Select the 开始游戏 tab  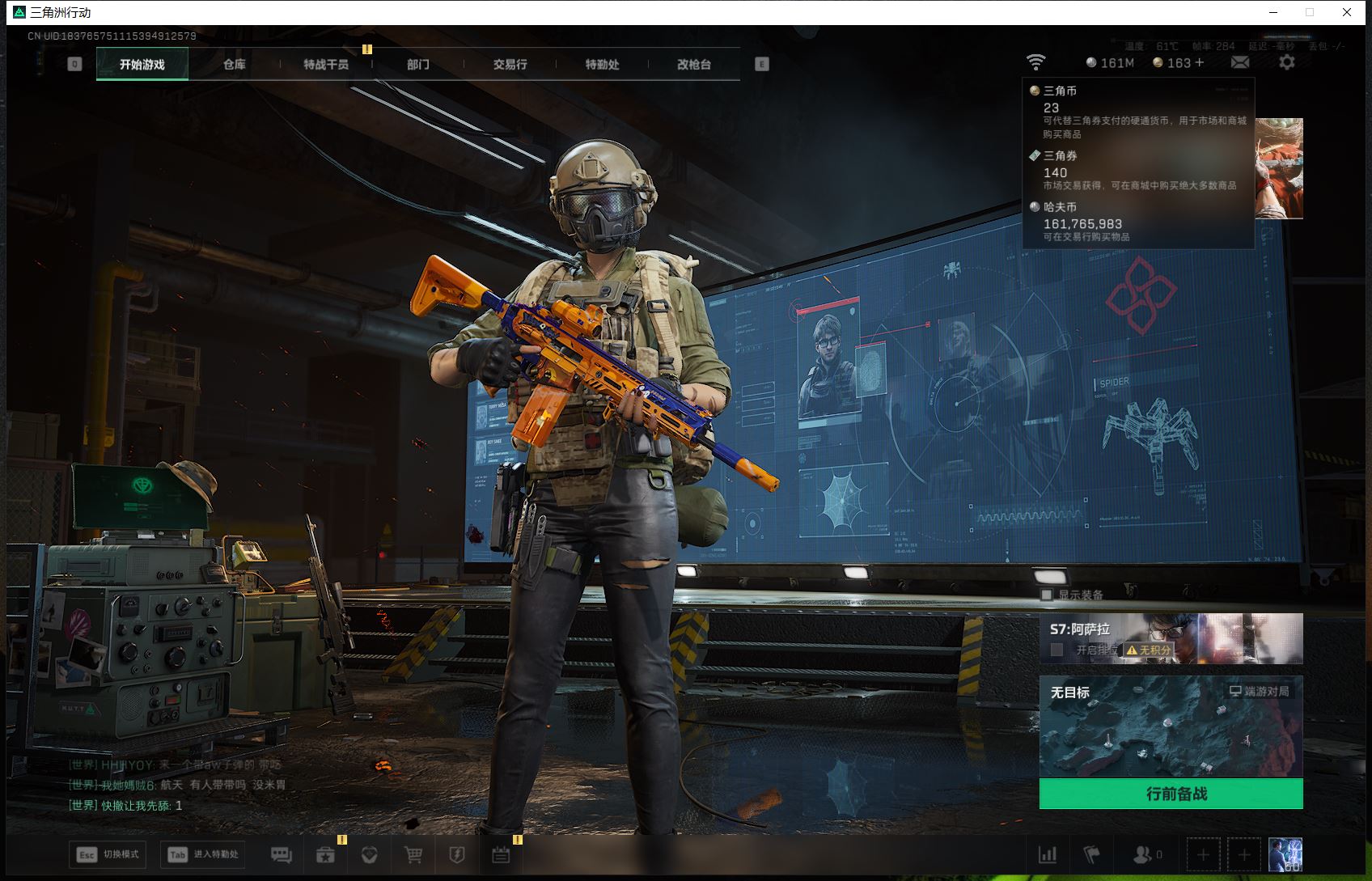coord(142,65)
